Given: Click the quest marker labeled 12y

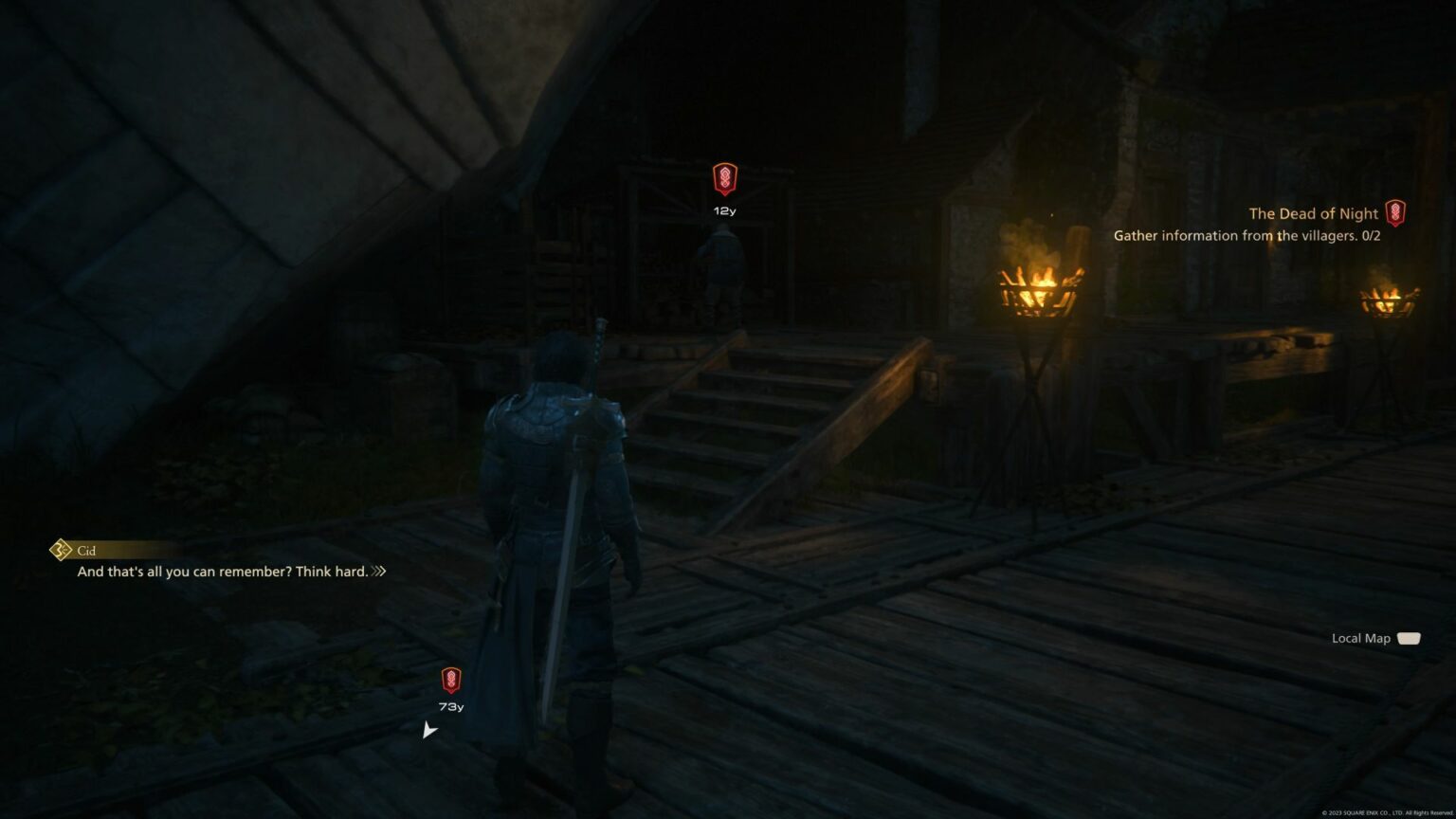Looking at the screenshot, I should click(x=724, y=179).
